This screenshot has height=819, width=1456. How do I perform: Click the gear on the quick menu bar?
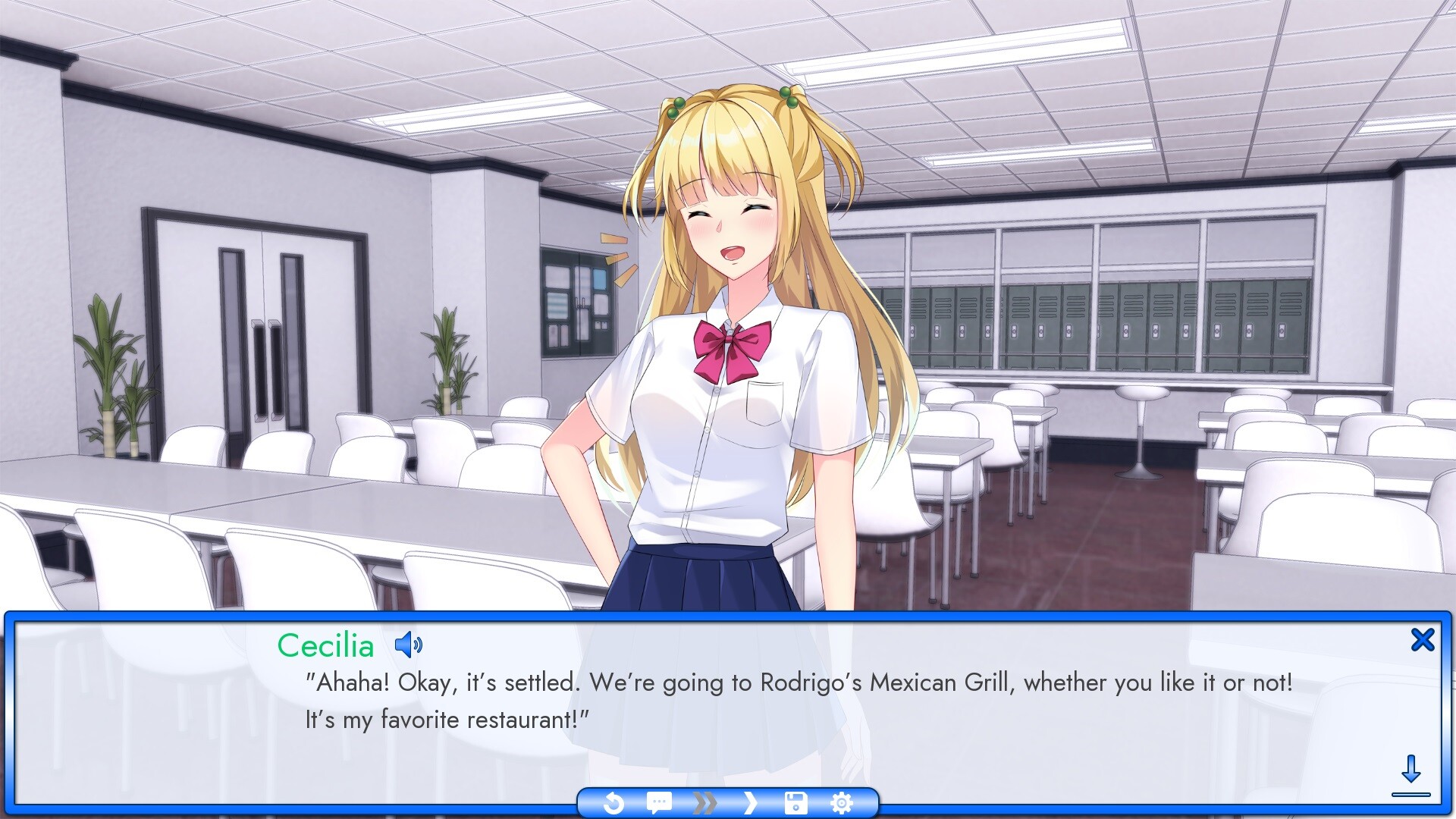(x=843, y=802)
